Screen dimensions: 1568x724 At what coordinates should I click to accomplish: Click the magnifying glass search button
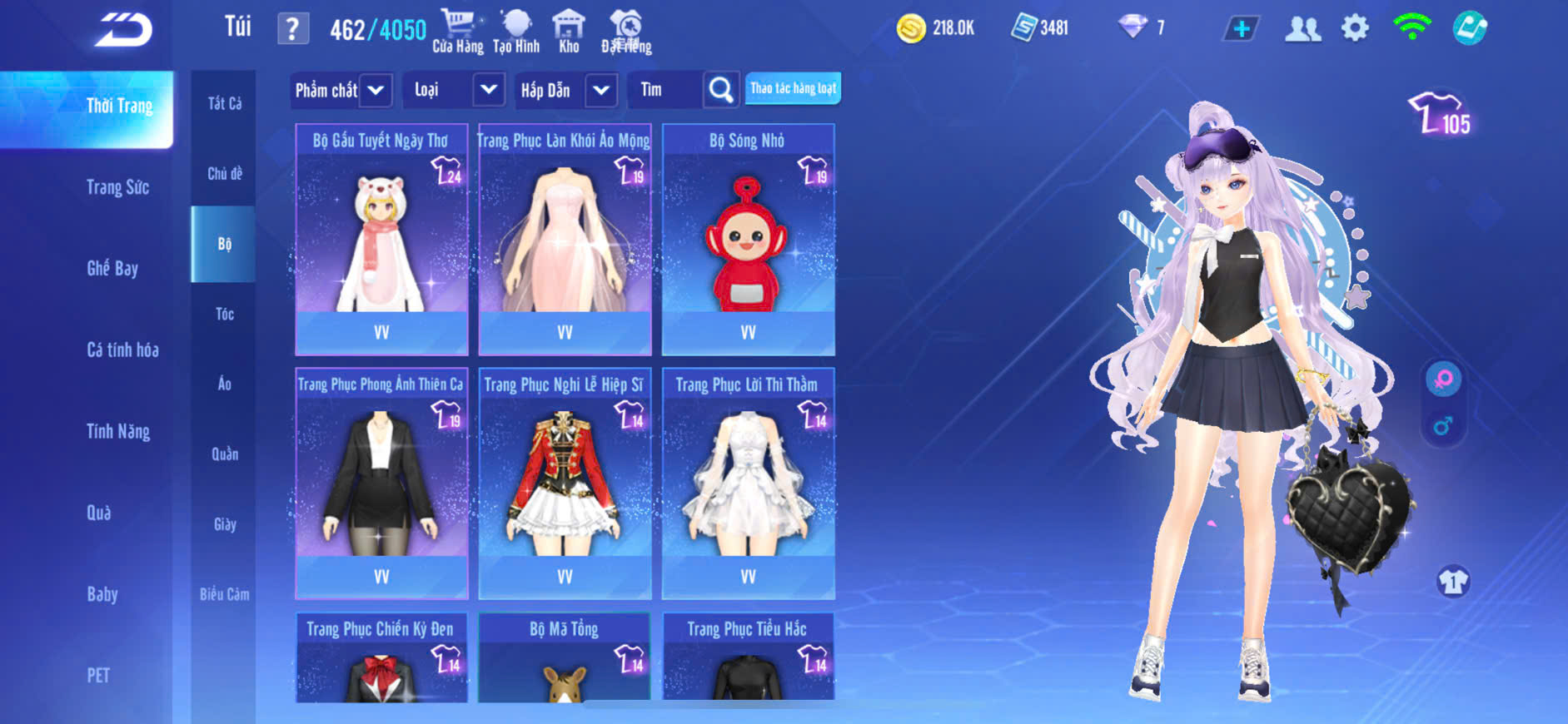tap(721, 90)
